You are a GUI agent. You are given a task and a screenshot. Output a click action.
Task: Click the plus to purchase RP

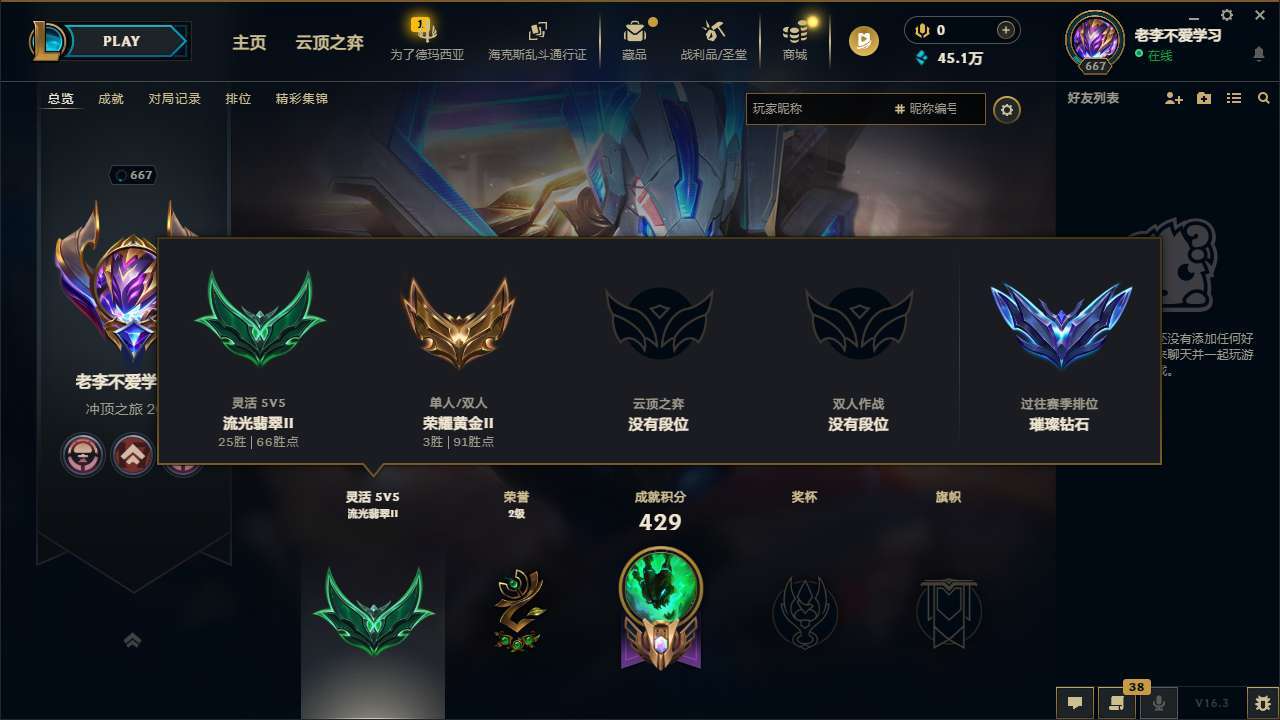coord(1007,30)
